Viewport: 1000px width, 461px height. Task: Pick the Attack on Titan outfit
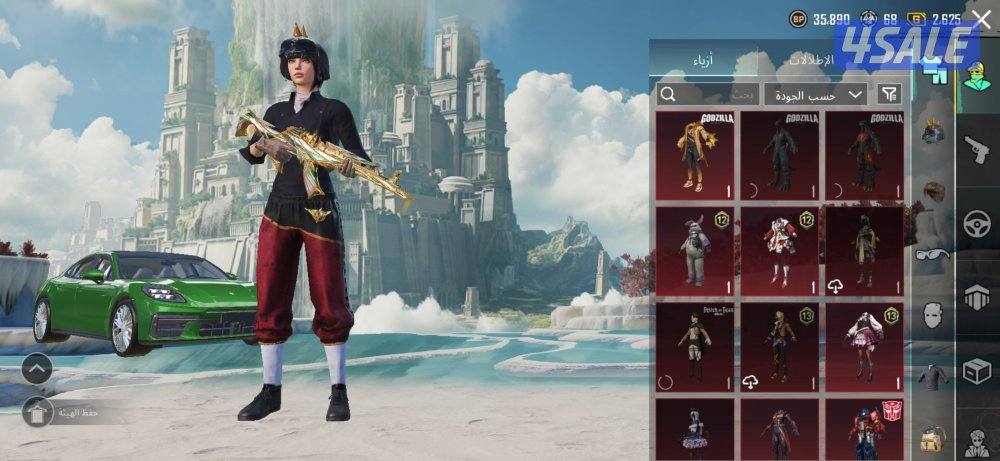click(x=694, y=347)
